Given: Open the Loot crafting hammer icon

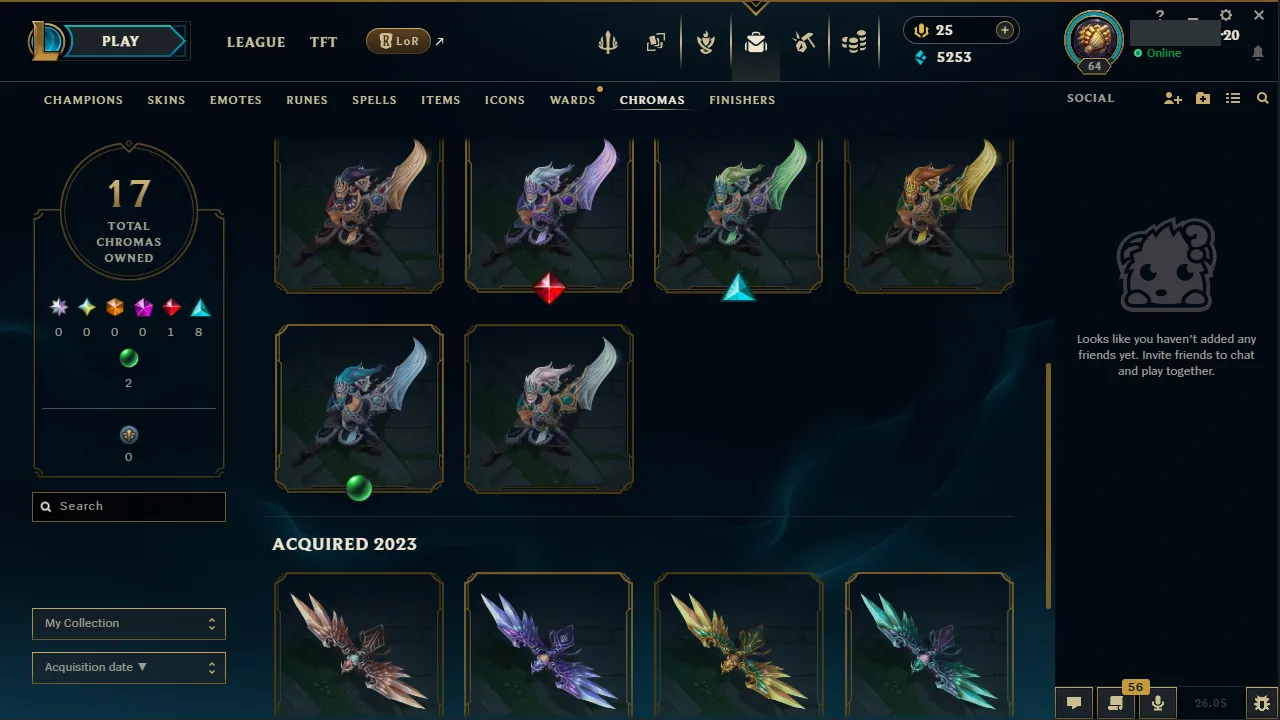Looking at the screenshot, I should coord(805,42).
